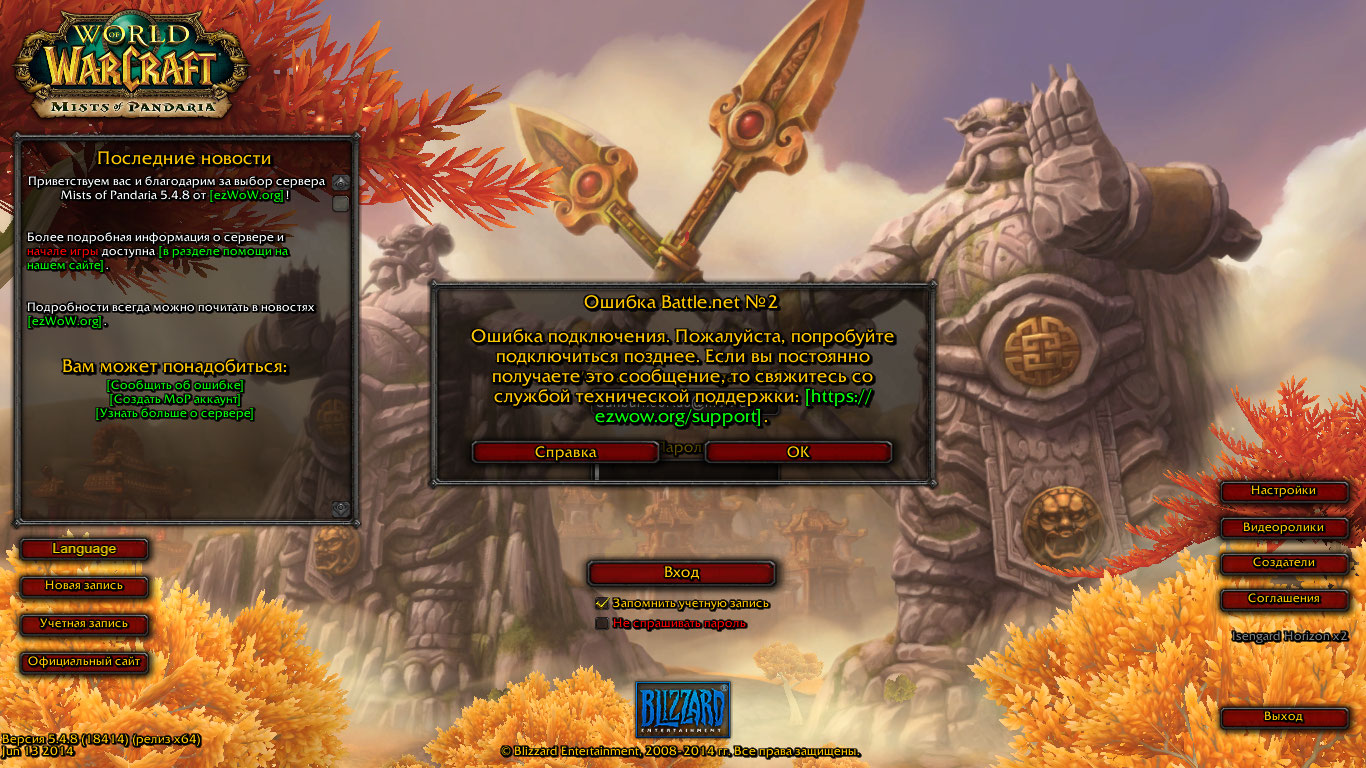Open the 'Настройки' settings panel
This screenshot has height=768, width=1366.
1283,491
